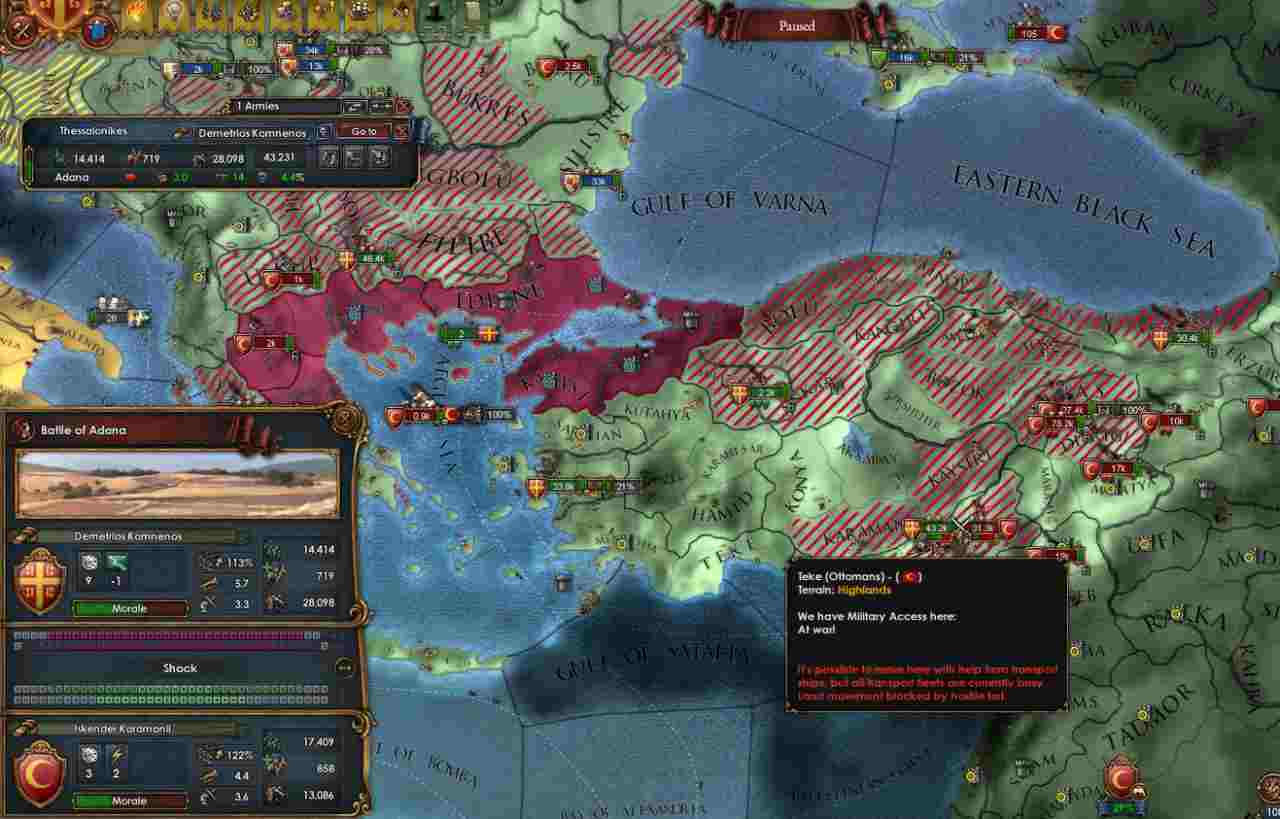The height and width of the screenshot is (819, 1280).
Task: Click the Go to button
Action: [363, 131]
